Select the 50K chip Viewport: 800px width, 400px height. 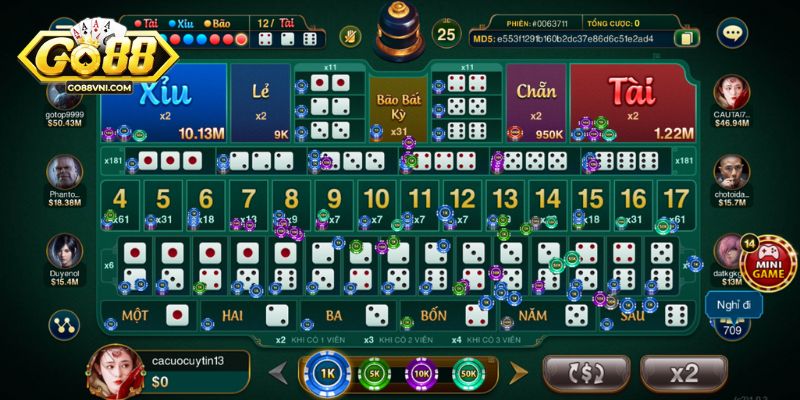[x=466, y=373]
